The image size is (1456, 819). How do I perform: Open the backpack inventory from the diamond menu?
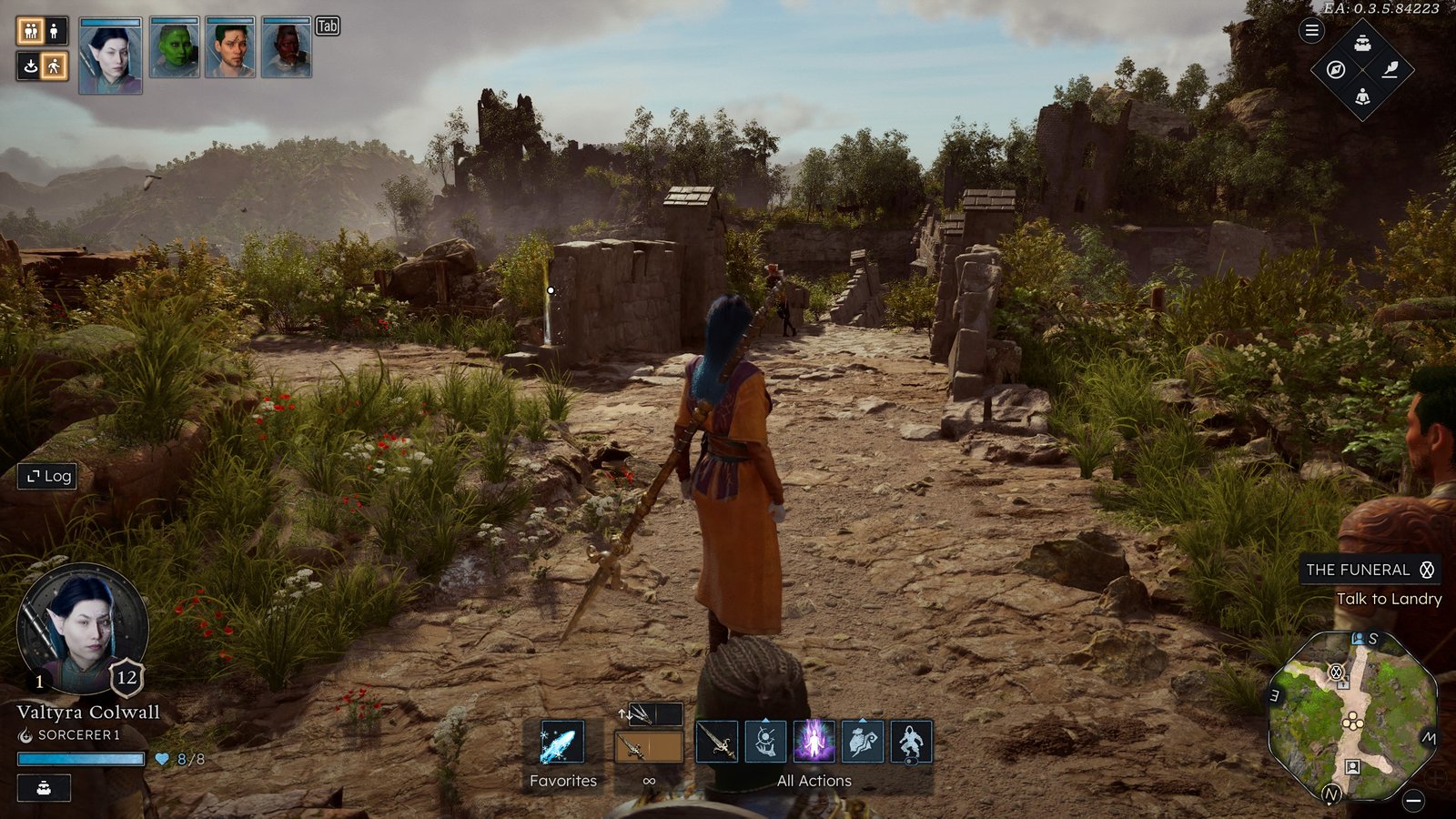coord(1362,44)
